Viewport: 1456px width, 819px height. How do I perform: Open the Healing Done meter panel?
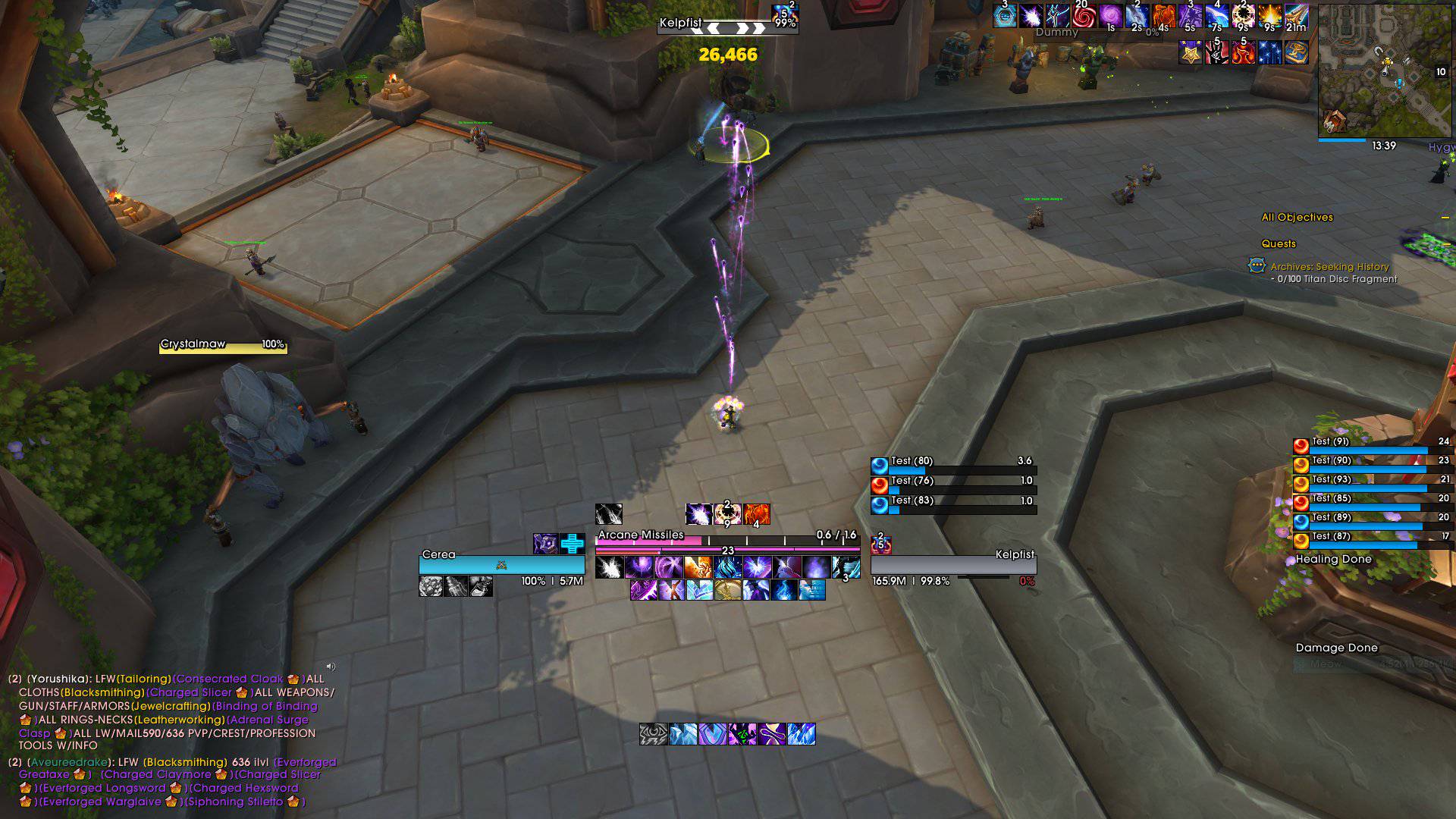(x=1333, y=560)
